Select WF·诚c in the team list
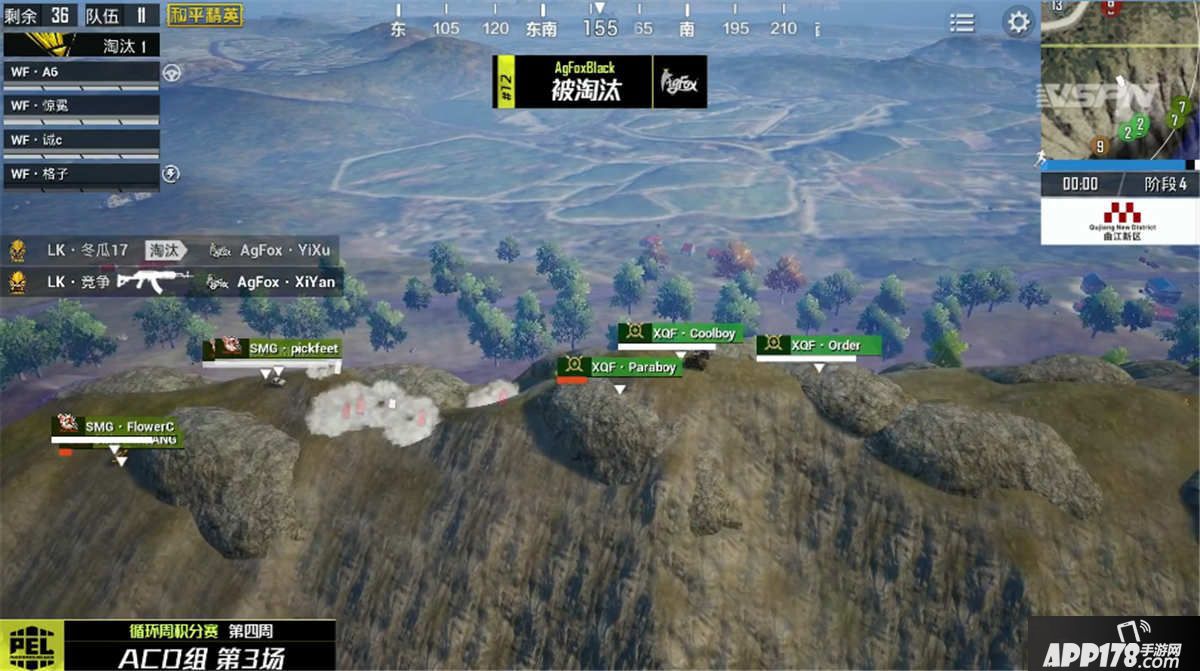1200x671 pixels. [82, 140]
